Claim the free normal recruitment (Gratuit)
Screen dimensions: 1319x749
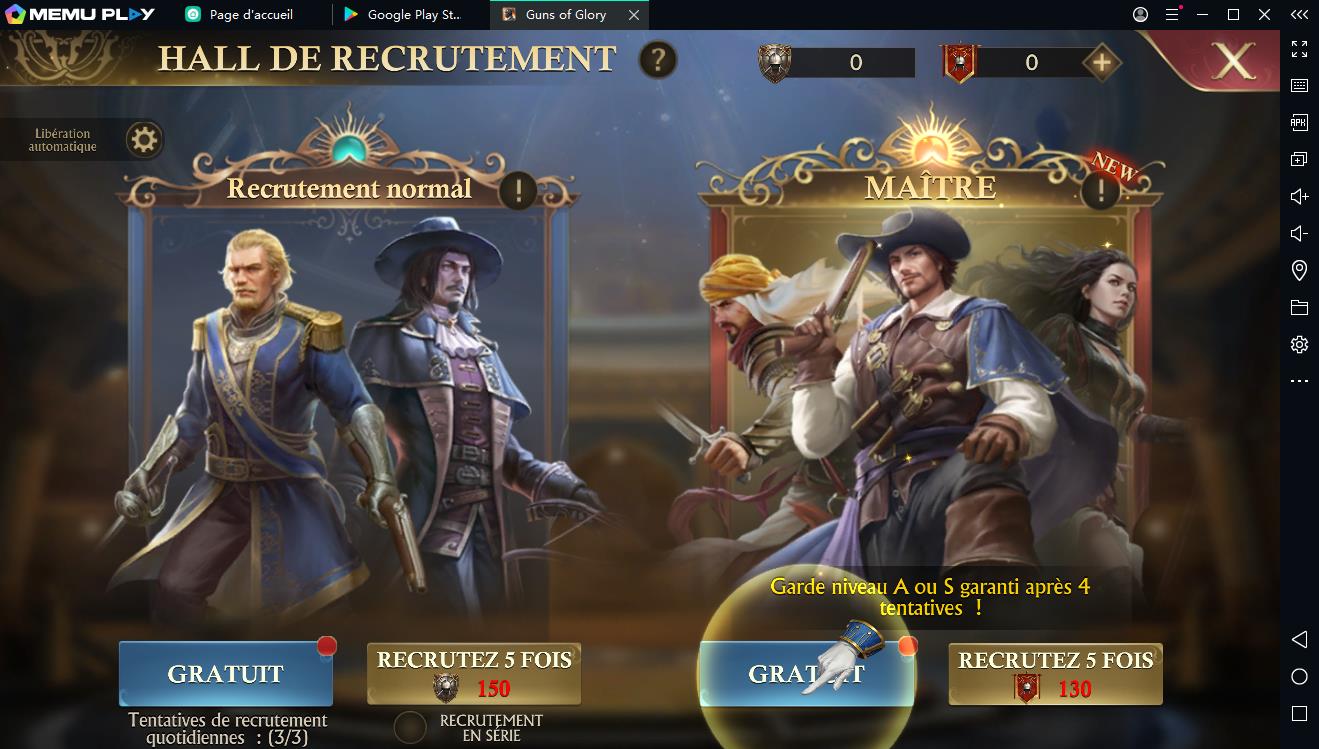coord(225,674)
